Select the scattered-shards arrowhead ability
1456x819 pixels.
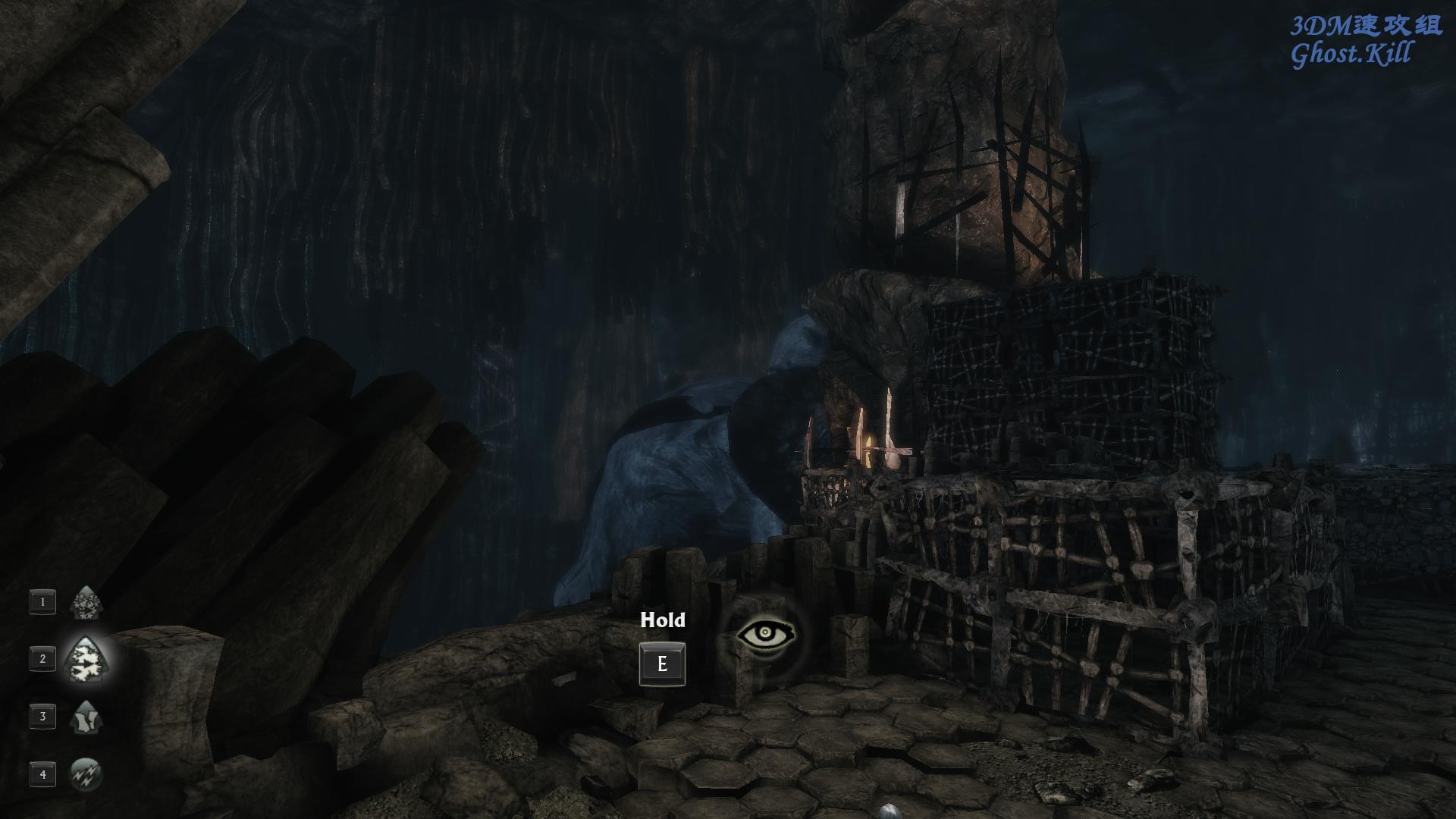pyautogui.click(x=86, y=603)
